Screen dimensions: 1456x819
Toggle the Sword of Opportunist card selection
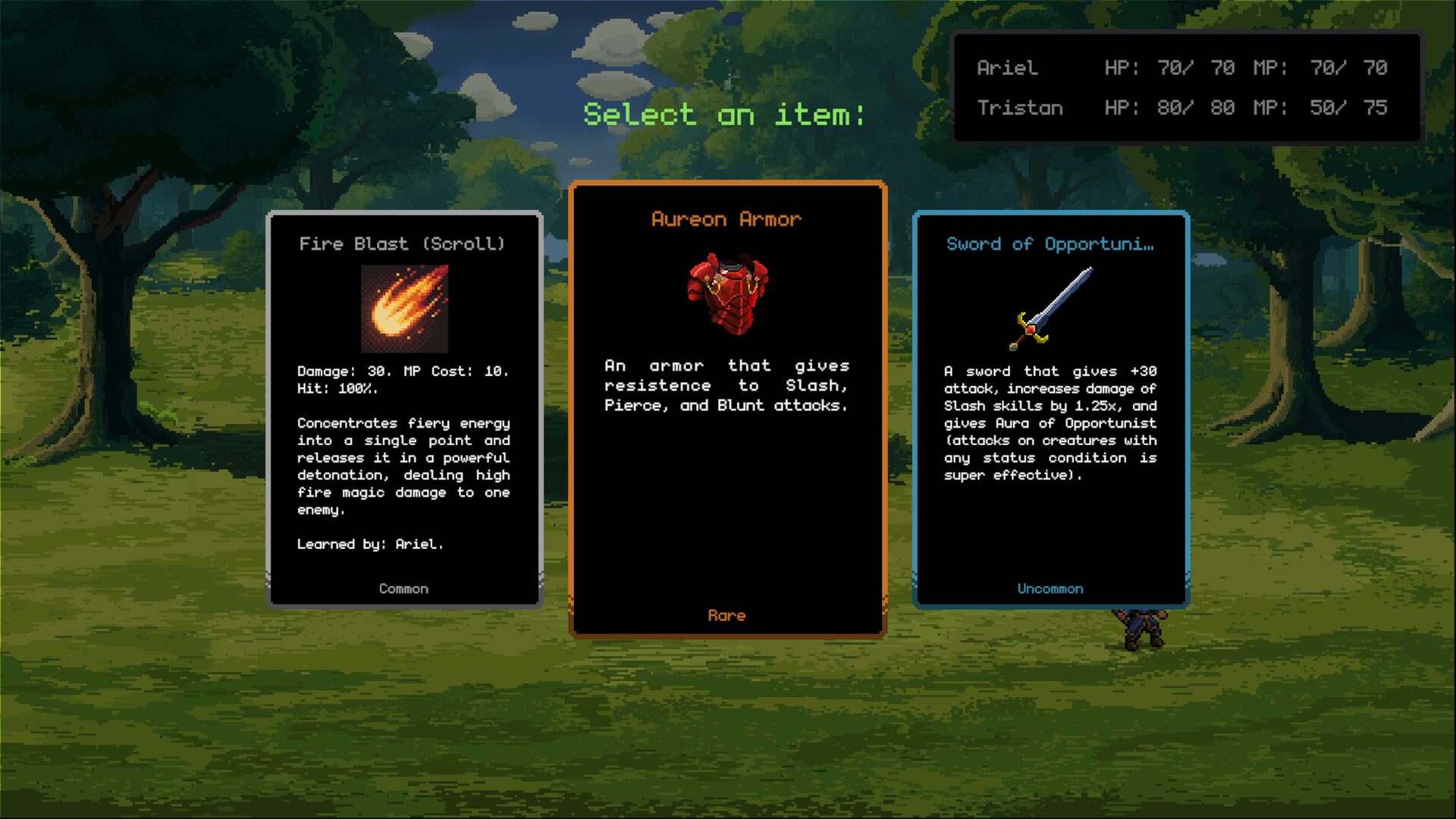(x=1050, y=409)
